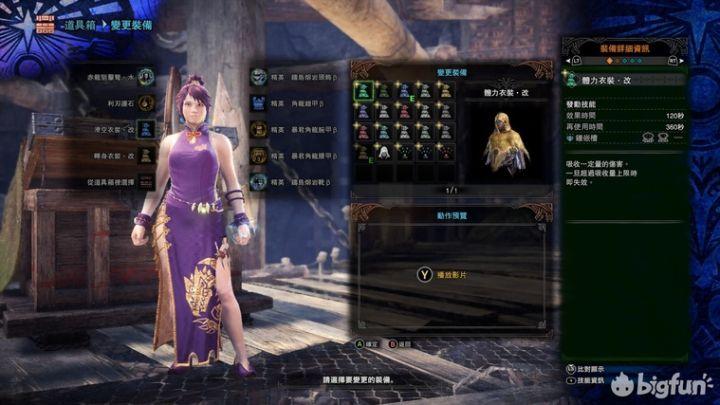
Task: Switch detail page with the right arrow tab
Action: (674, 59)
